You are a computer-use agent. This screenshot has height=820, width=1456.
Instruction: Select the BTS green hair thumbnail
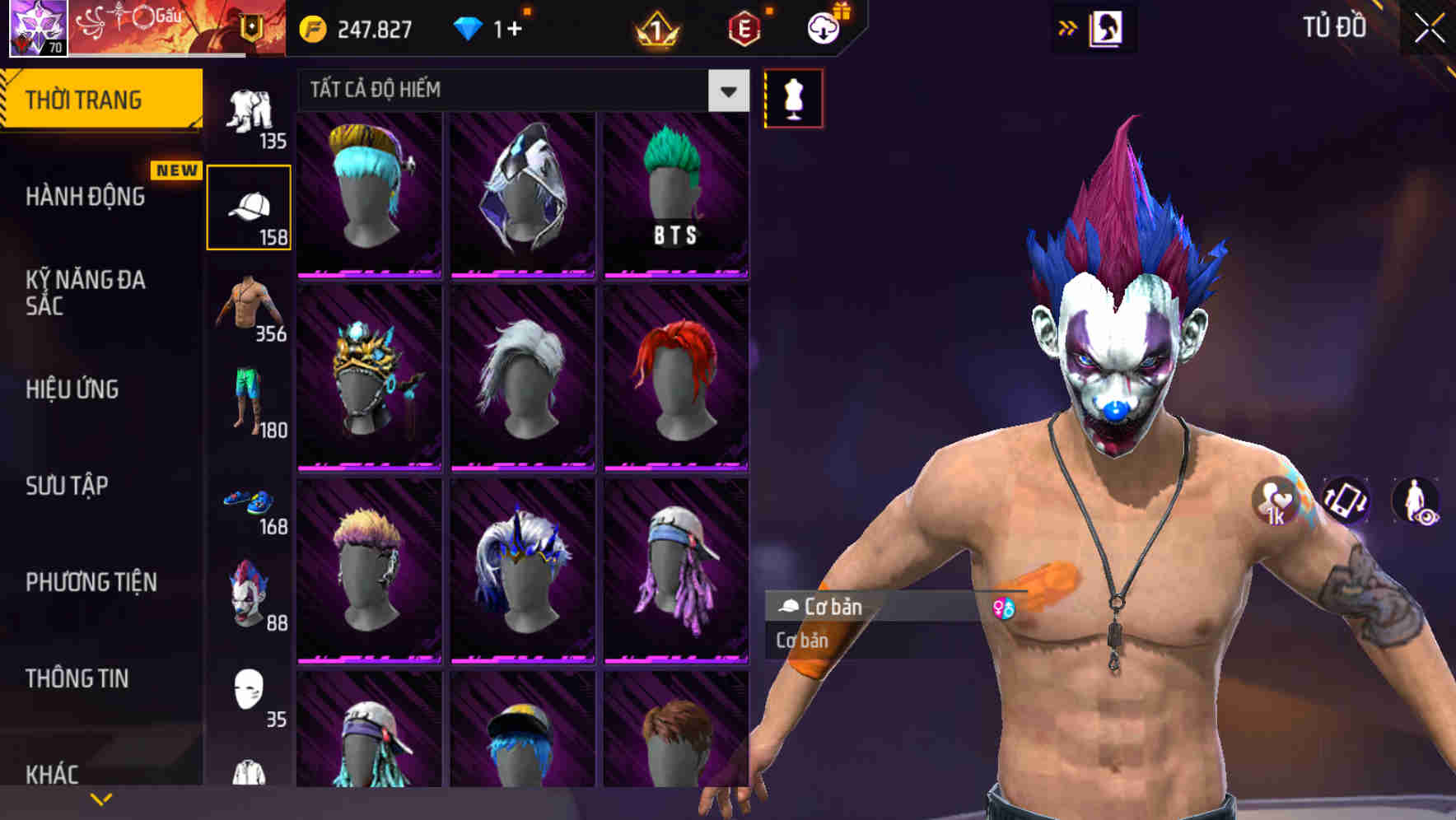coord(675,193)
